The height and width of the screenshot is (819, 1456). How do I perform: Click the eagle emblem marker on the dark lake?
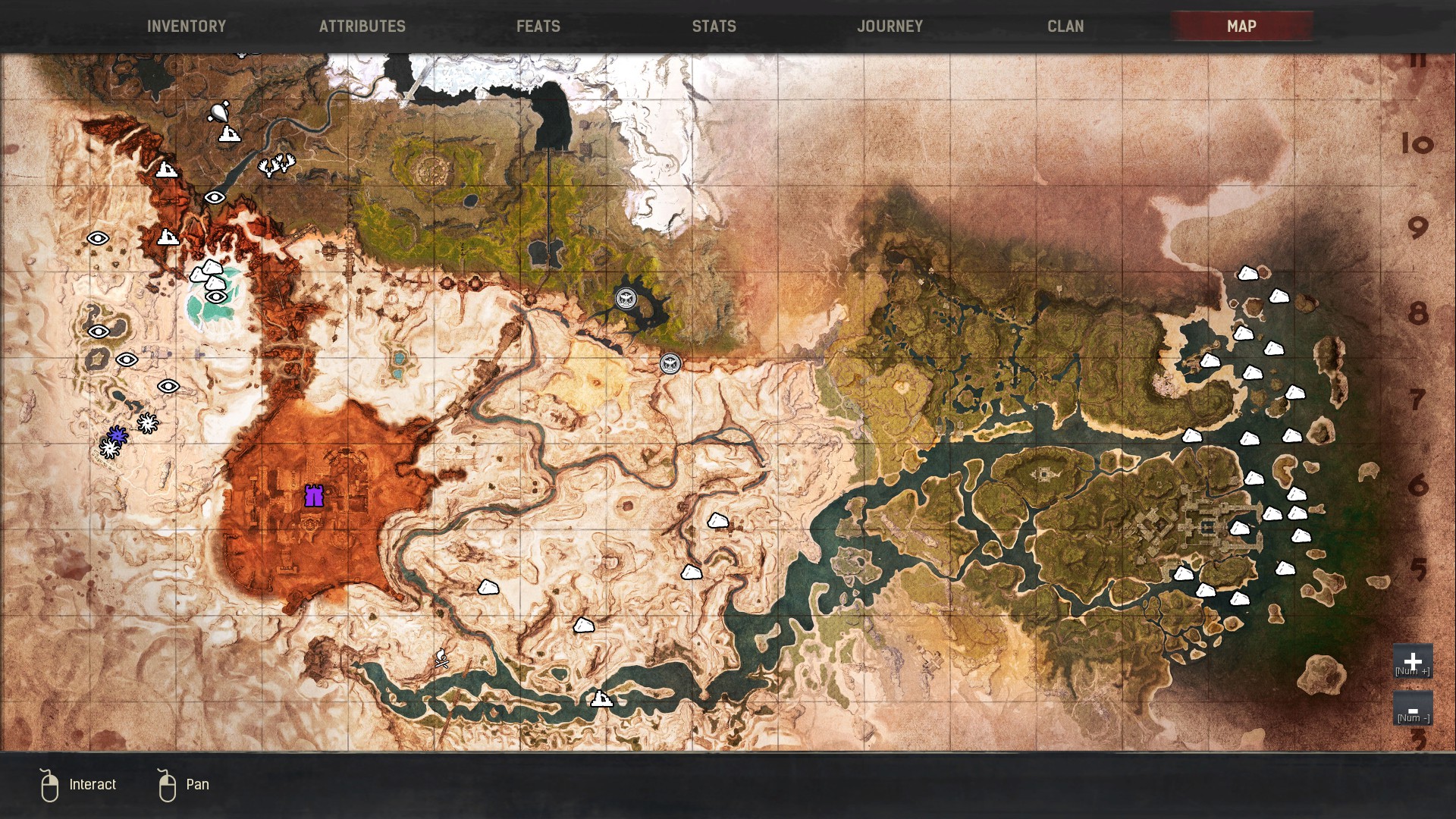627,299
